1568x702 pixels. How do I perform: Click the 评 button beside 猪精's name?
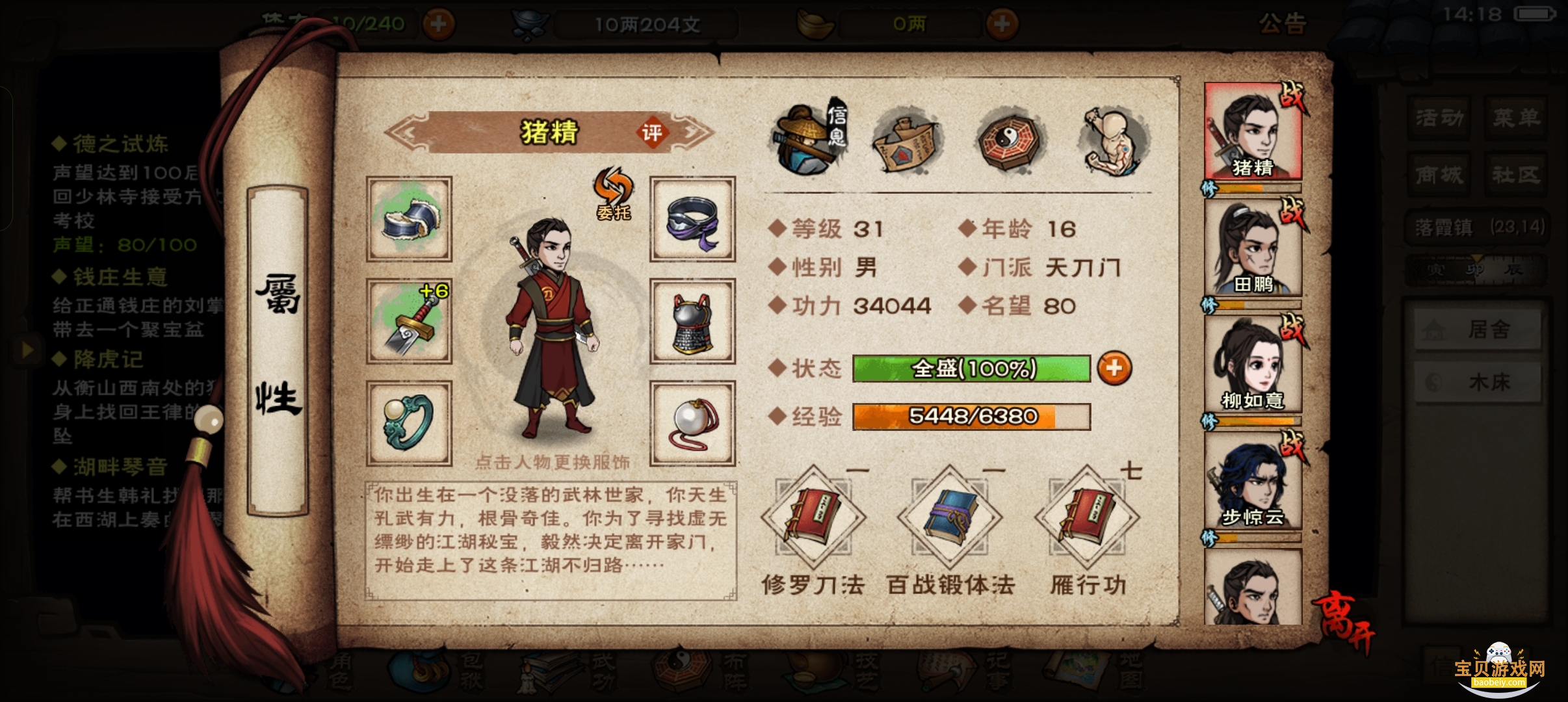(651, 133)
